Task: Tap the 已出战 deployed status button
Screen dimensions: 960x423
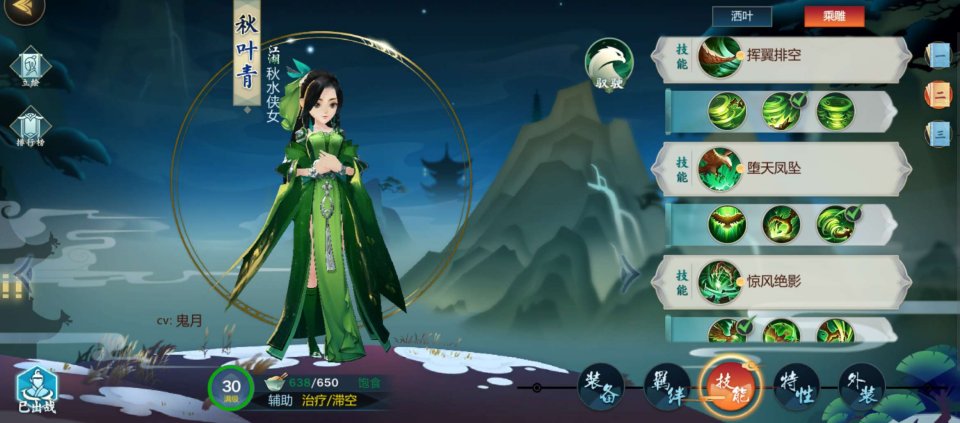Action: click(x=36, y=391)
